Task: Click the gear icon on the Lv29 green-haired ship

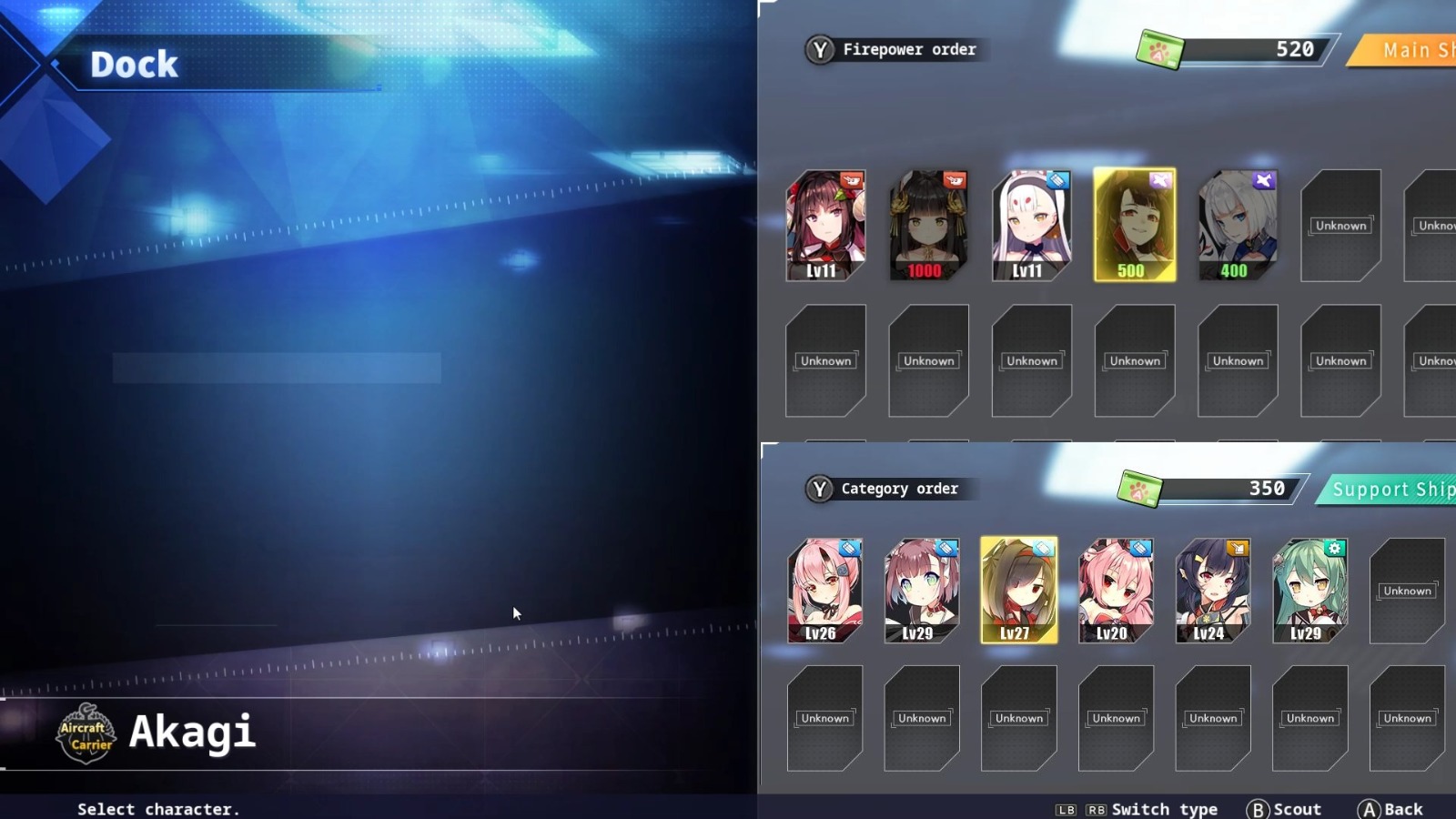Action: point(1333,549)
